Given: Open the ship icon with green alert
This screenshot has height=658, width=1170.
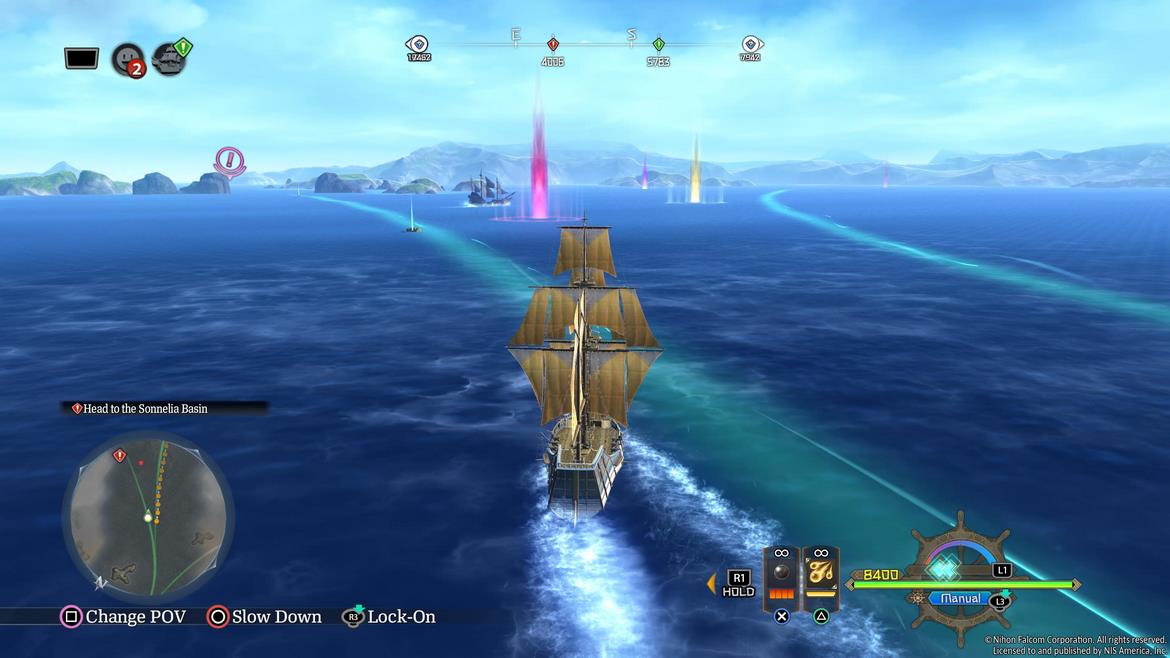Looking at the screenshot, I should pyautogui.click(x=170, y=58).
